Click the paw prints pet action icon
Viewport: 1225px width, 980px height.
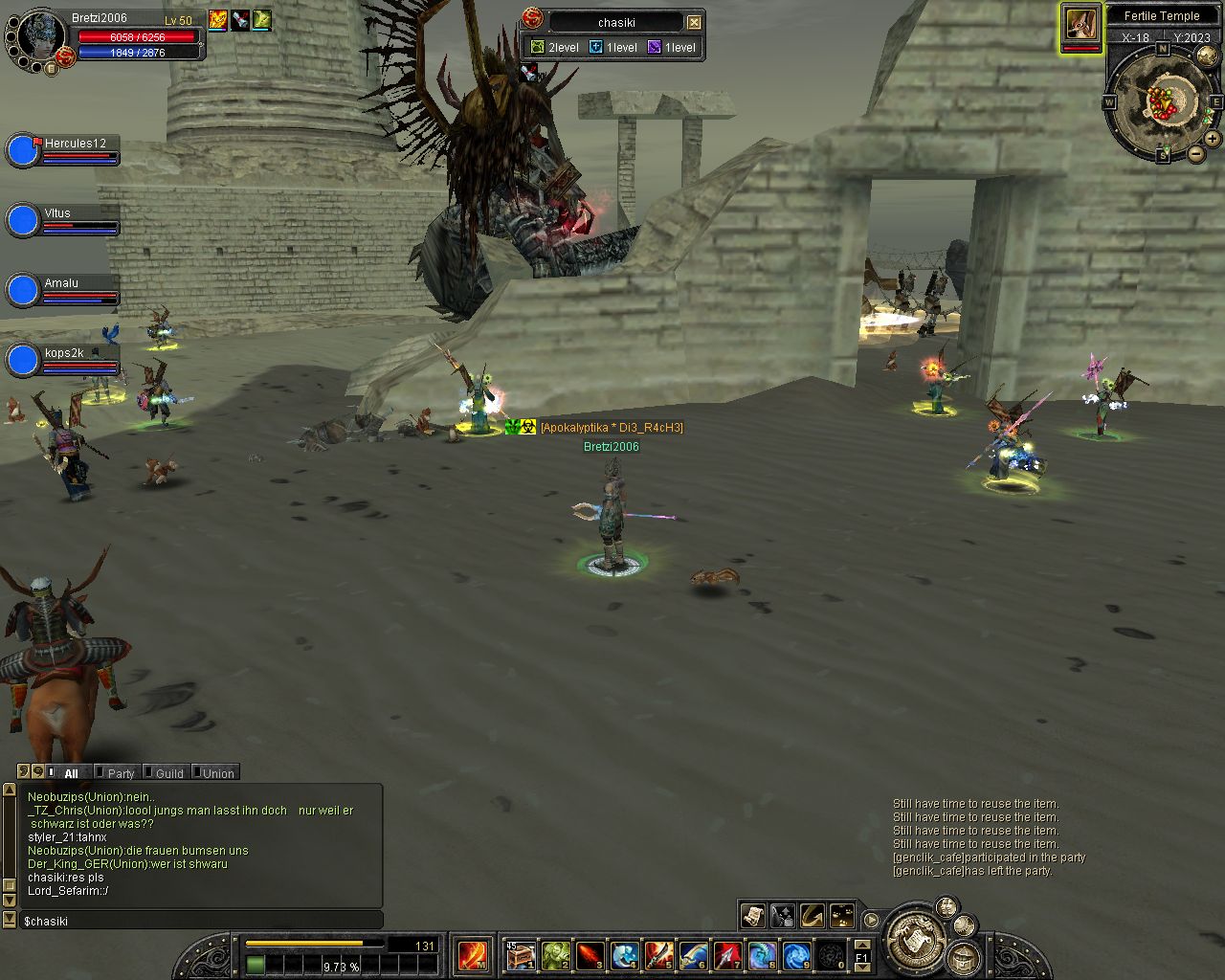[x=842, y=916]
